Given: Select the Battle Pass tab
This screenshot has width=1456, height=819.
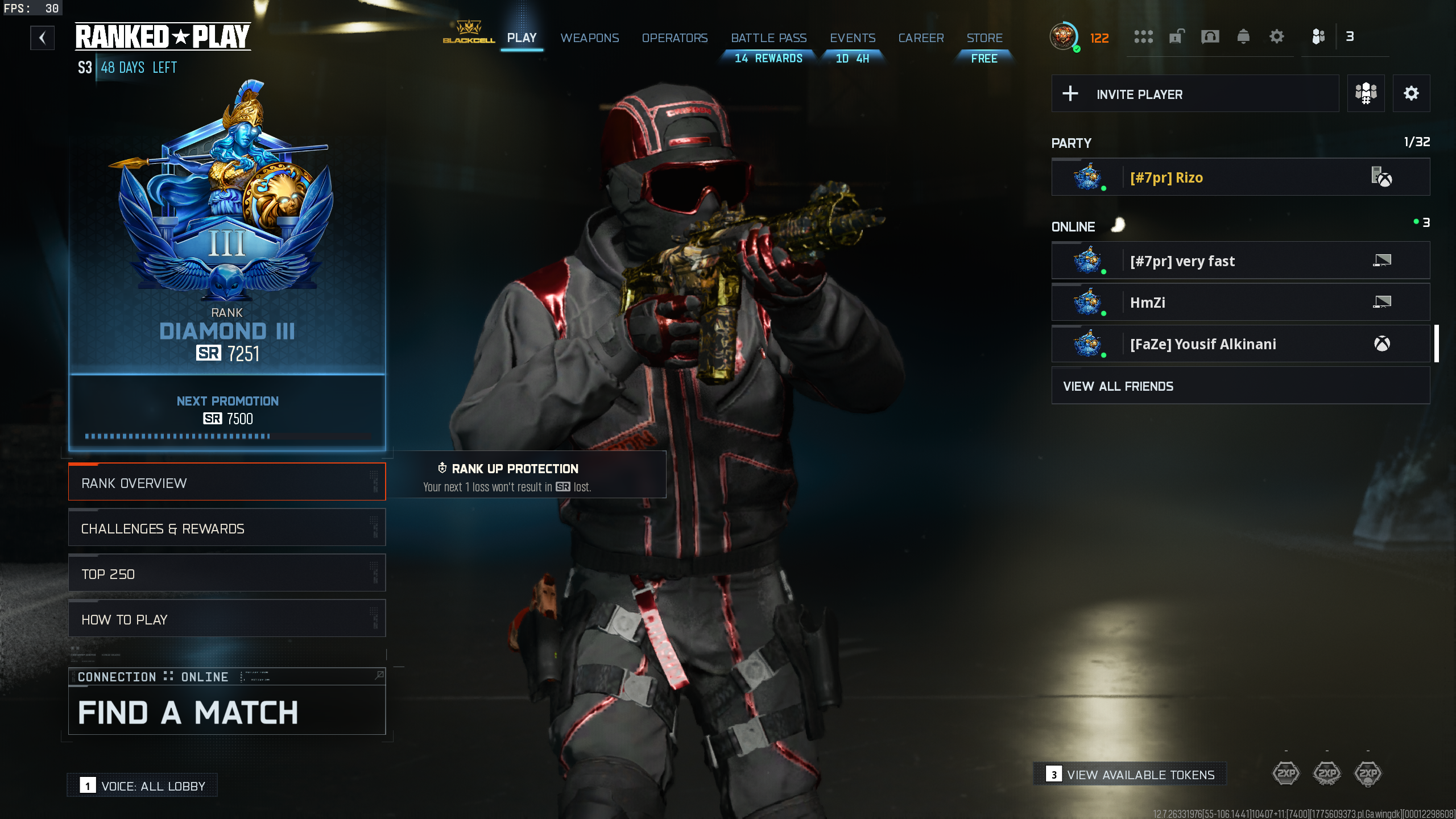Looking at the screenshot, I should tap(768, 38).
